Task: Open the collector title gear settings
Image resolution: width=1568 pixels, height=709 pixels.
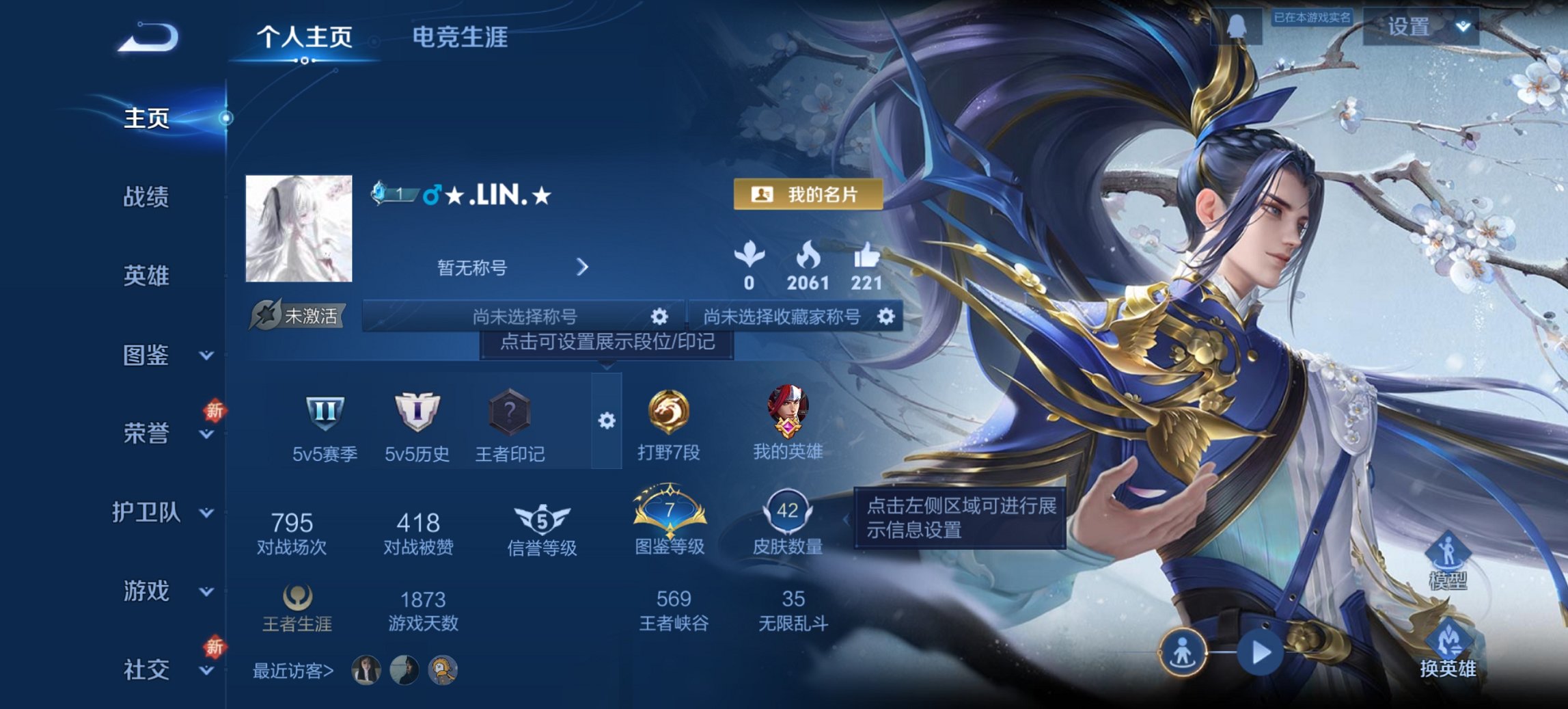Action: pyautogui.click(x=886, y=317)
